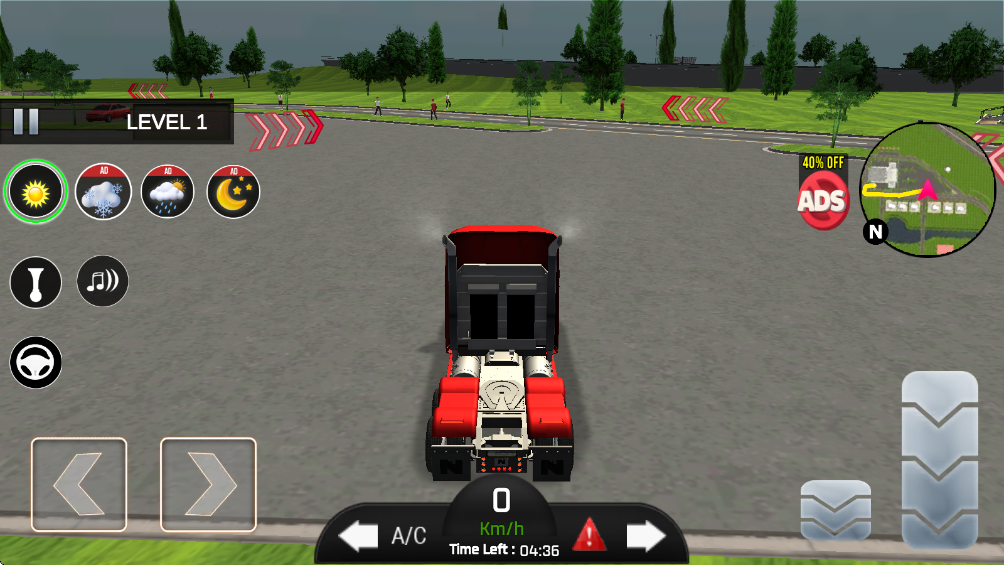1004x565 pixels.
Task: Steer right with the right arrow pad
Action: (x=208, y=484)
